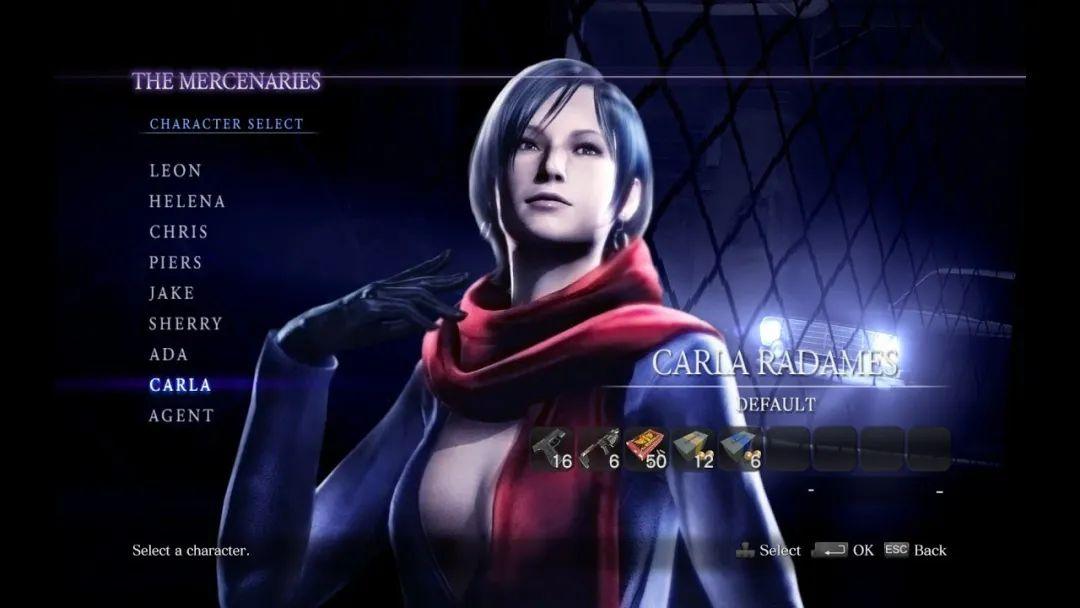Choose Jake as the mercenary
Viewport: 1080px width, 608px height.
(x=172, y=293)
